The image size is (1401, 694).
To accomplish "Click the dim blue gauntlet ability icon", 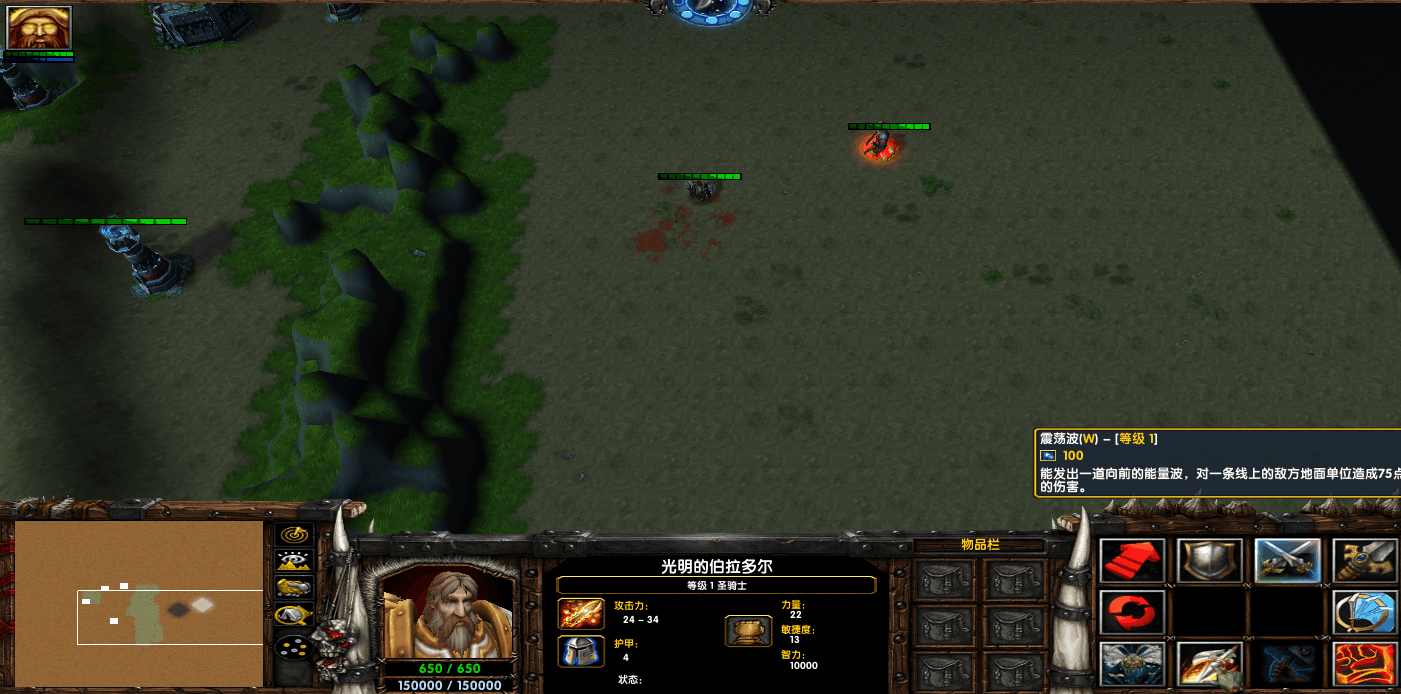I will (1288, 663).
